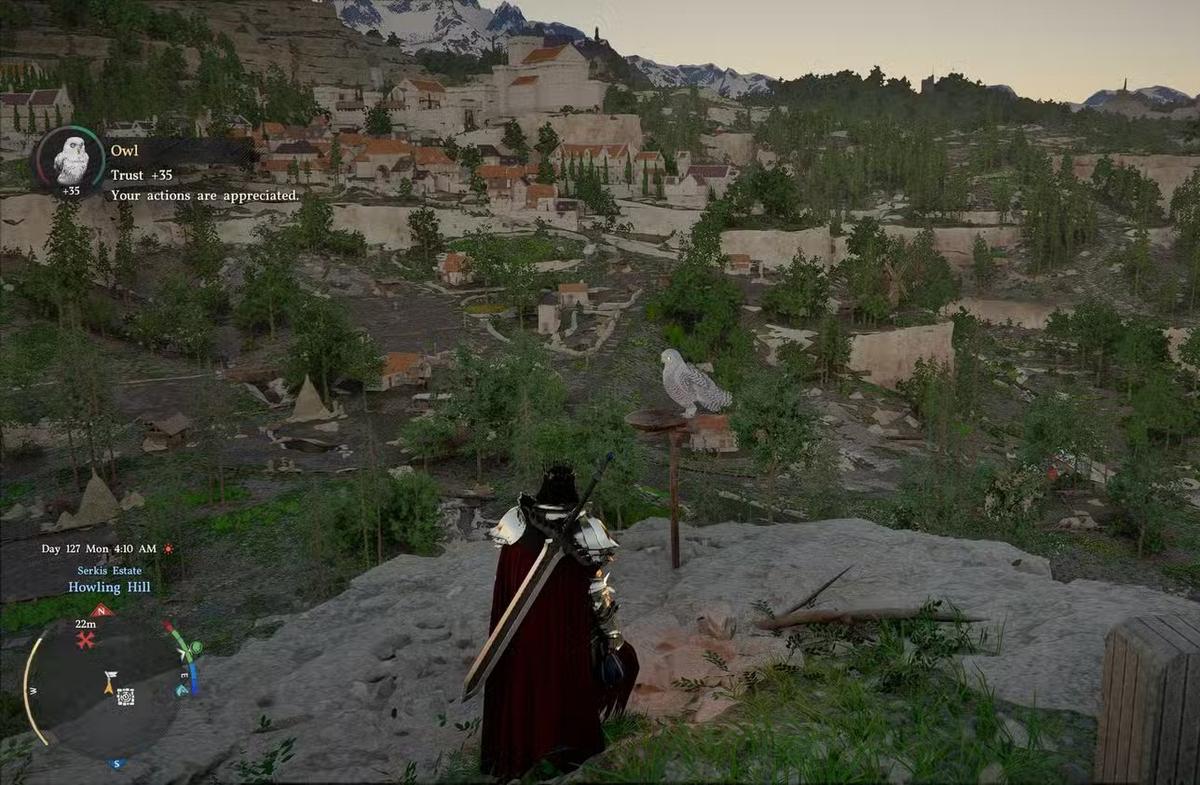This screenshot has height=785, width=1200.
Task: Click the Owl portrait in the trust notification
Action: pos(70,159)
